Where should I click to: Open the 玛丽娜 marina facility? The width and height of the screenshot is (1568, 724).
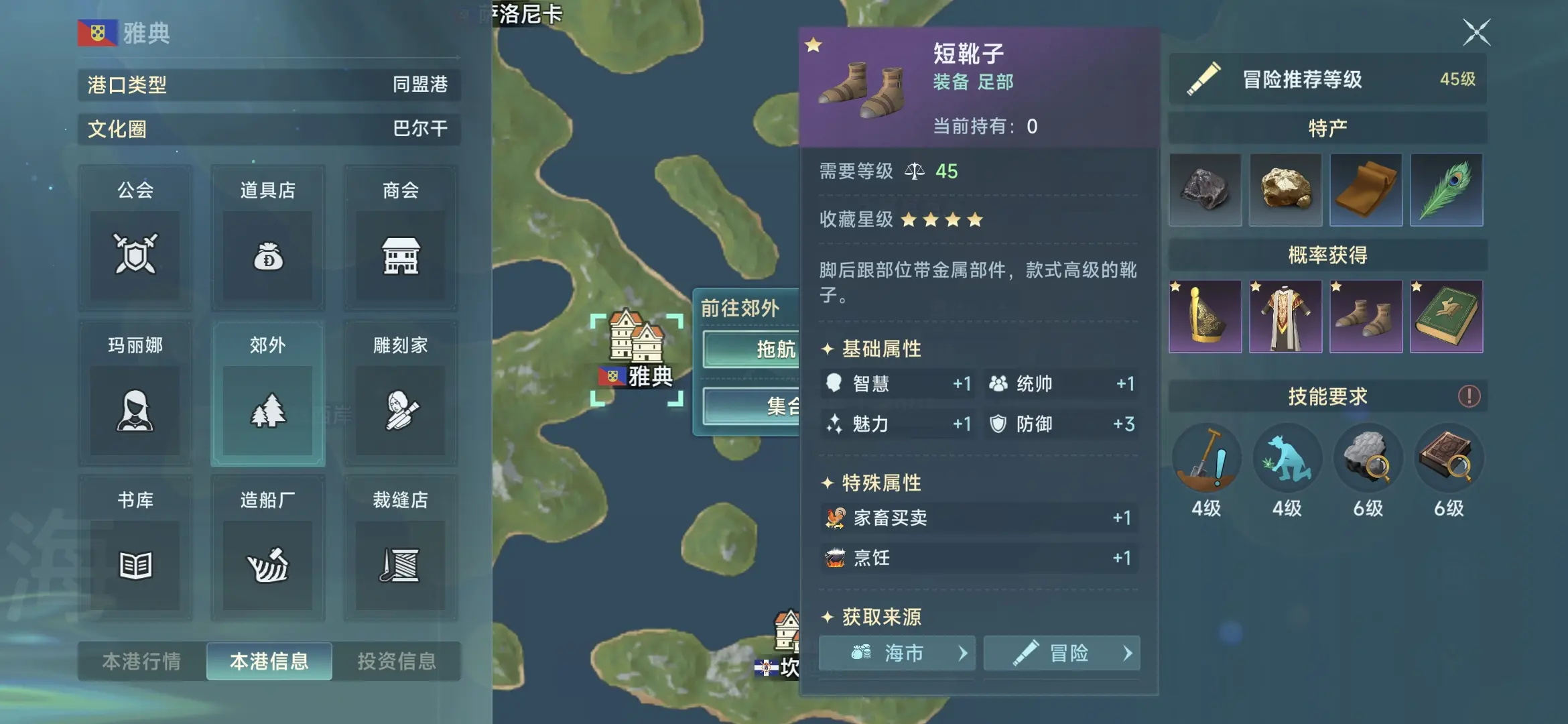(x=134, y=392)
